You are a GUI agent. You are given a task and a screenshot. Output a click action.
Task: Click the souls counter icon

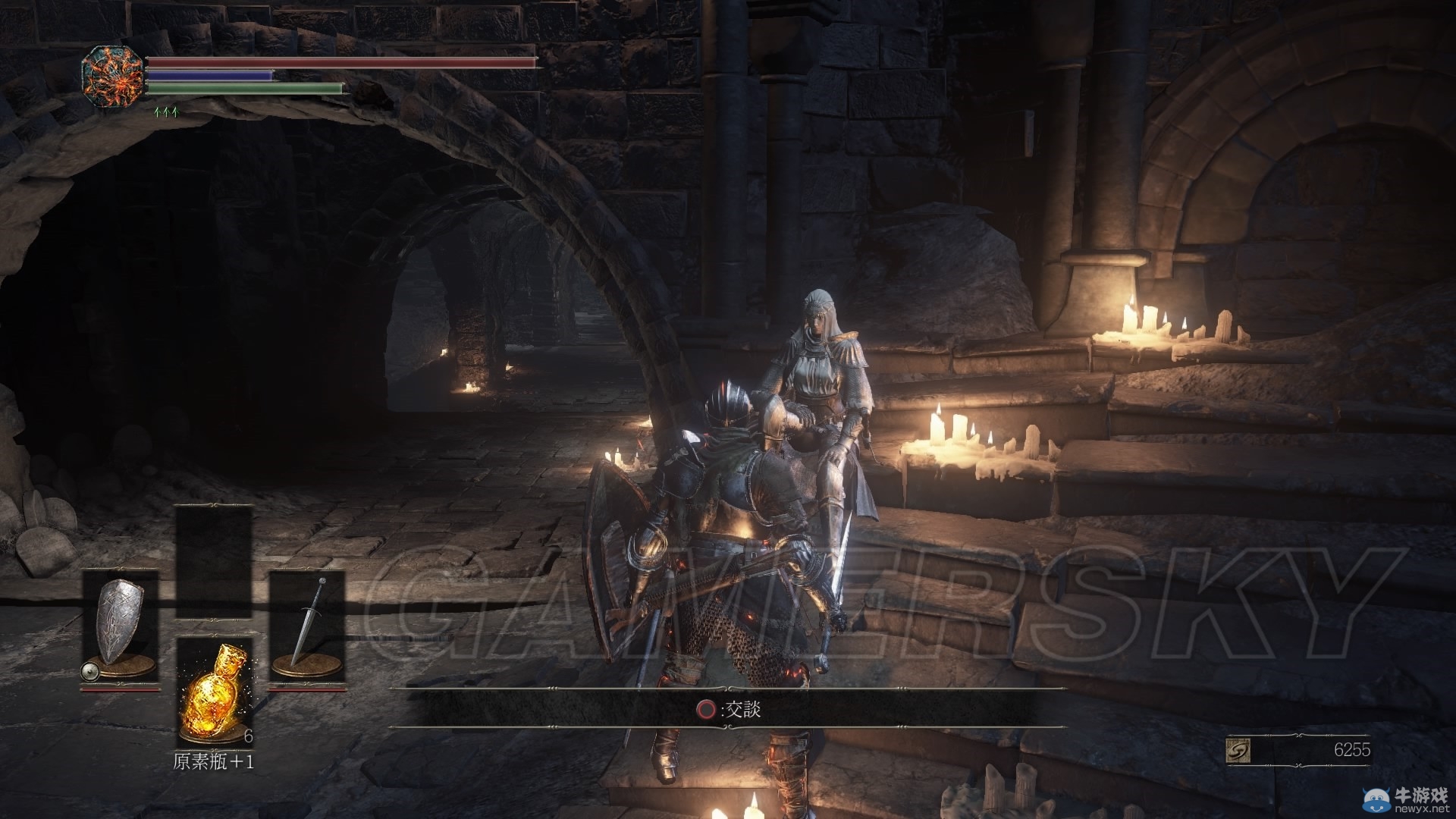pyautogui.click(x=1238, y=751)
